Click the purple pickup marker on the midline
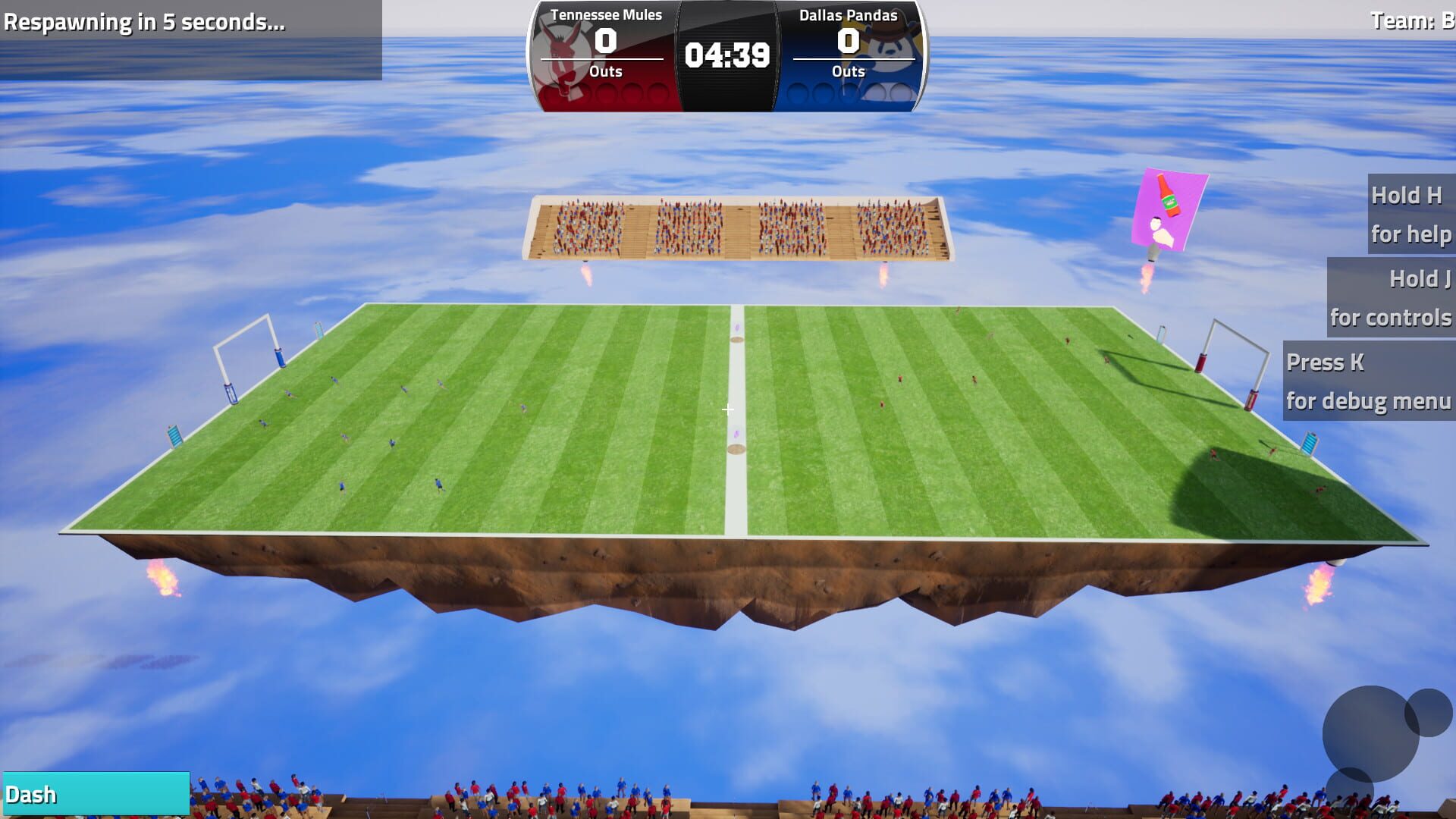The height and width of the screenshot is (819, 1456). [735, 432]
